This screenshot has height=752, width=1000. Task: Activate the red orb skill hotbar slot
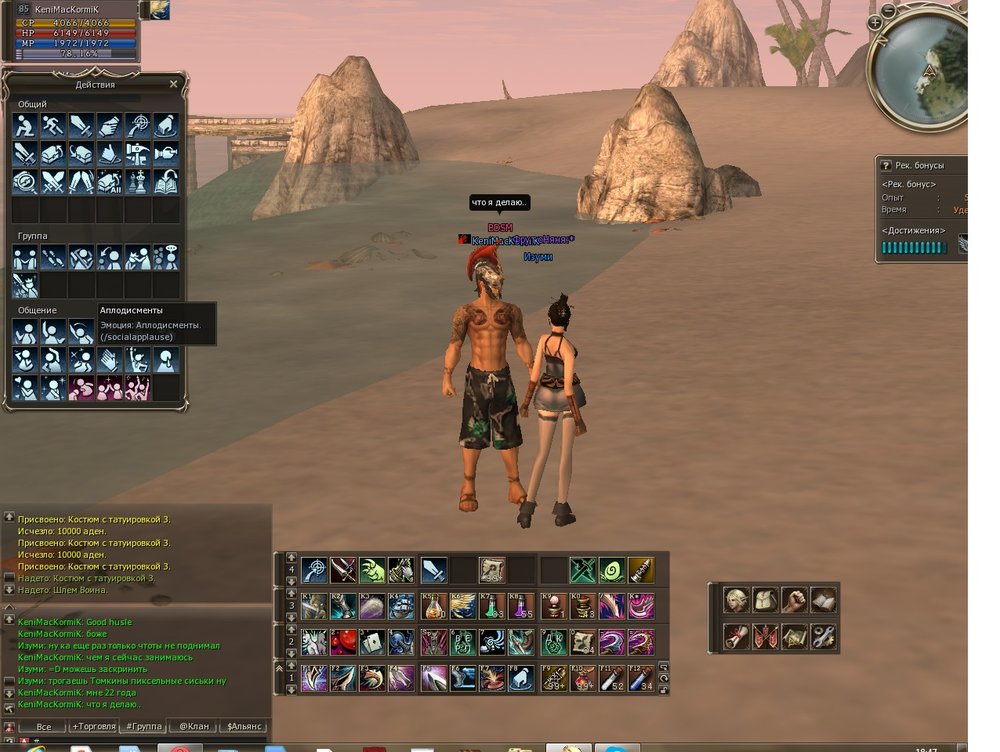(344, 642)
